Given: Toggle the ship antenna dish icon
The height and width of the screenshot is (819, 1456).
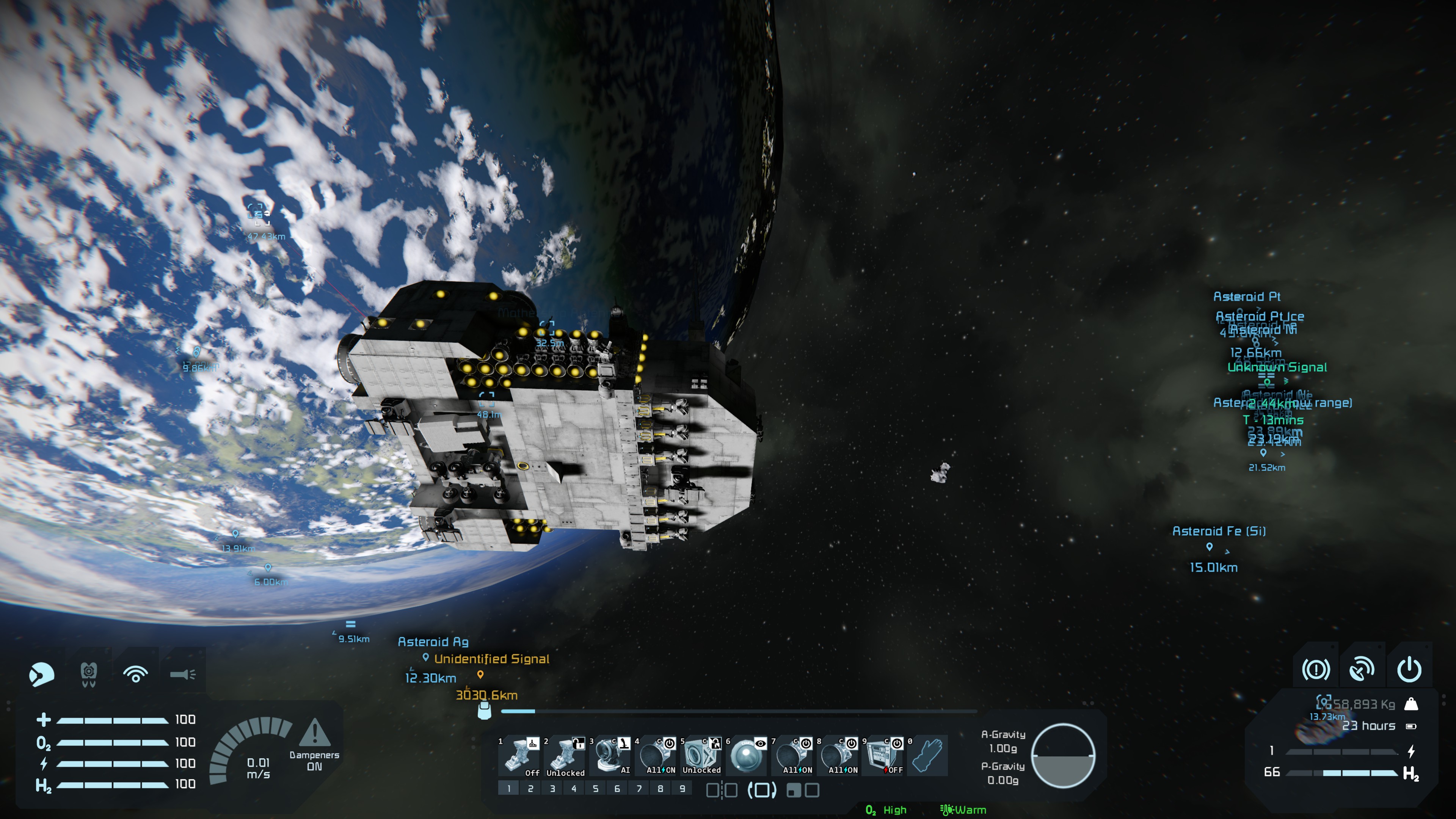Looking at the screenshot, I should 1362,670.
